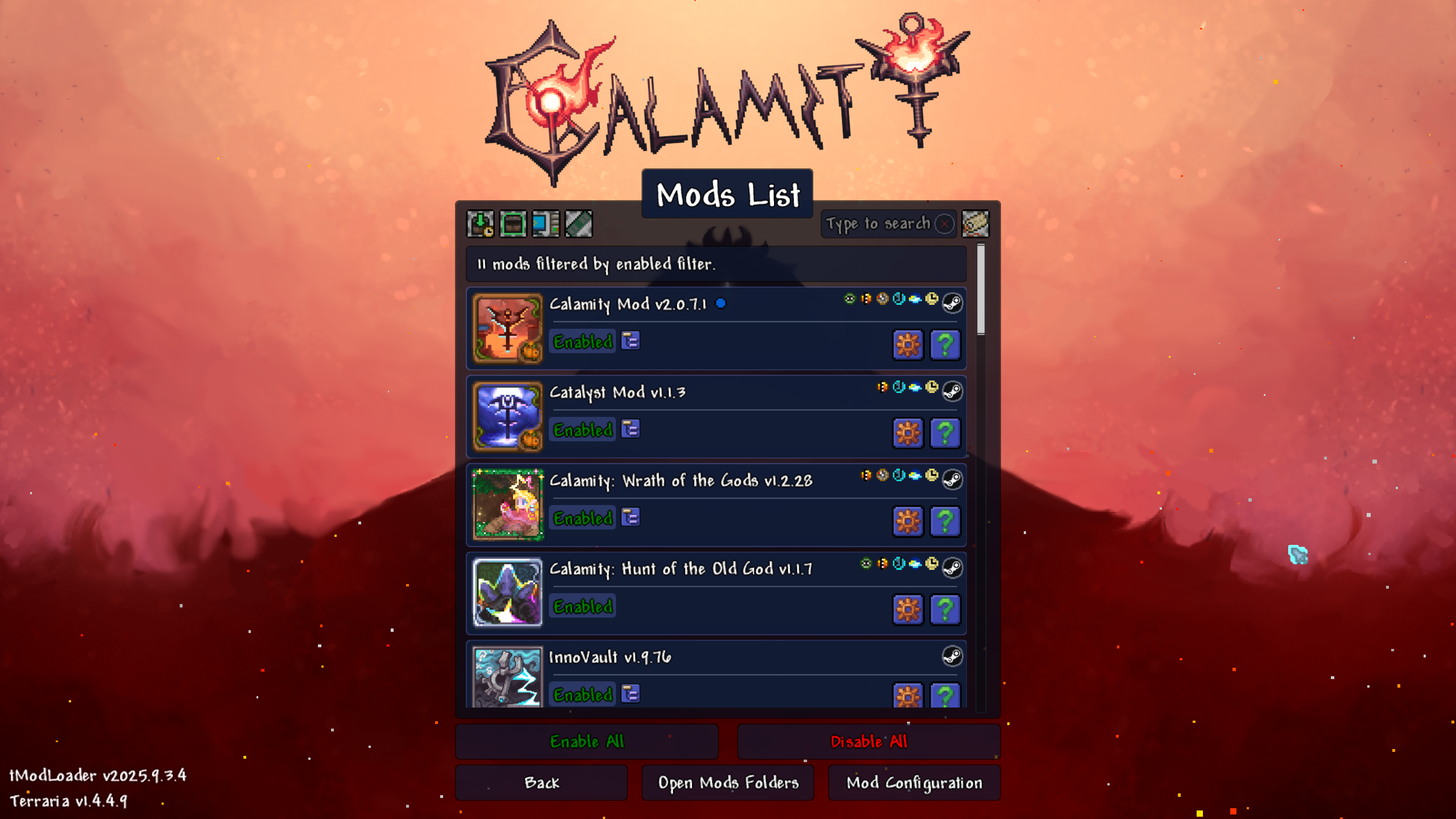Screen dimensions: 1456x819
Task: Click the Open Mods Folders button
Action: tap(728, 783)
